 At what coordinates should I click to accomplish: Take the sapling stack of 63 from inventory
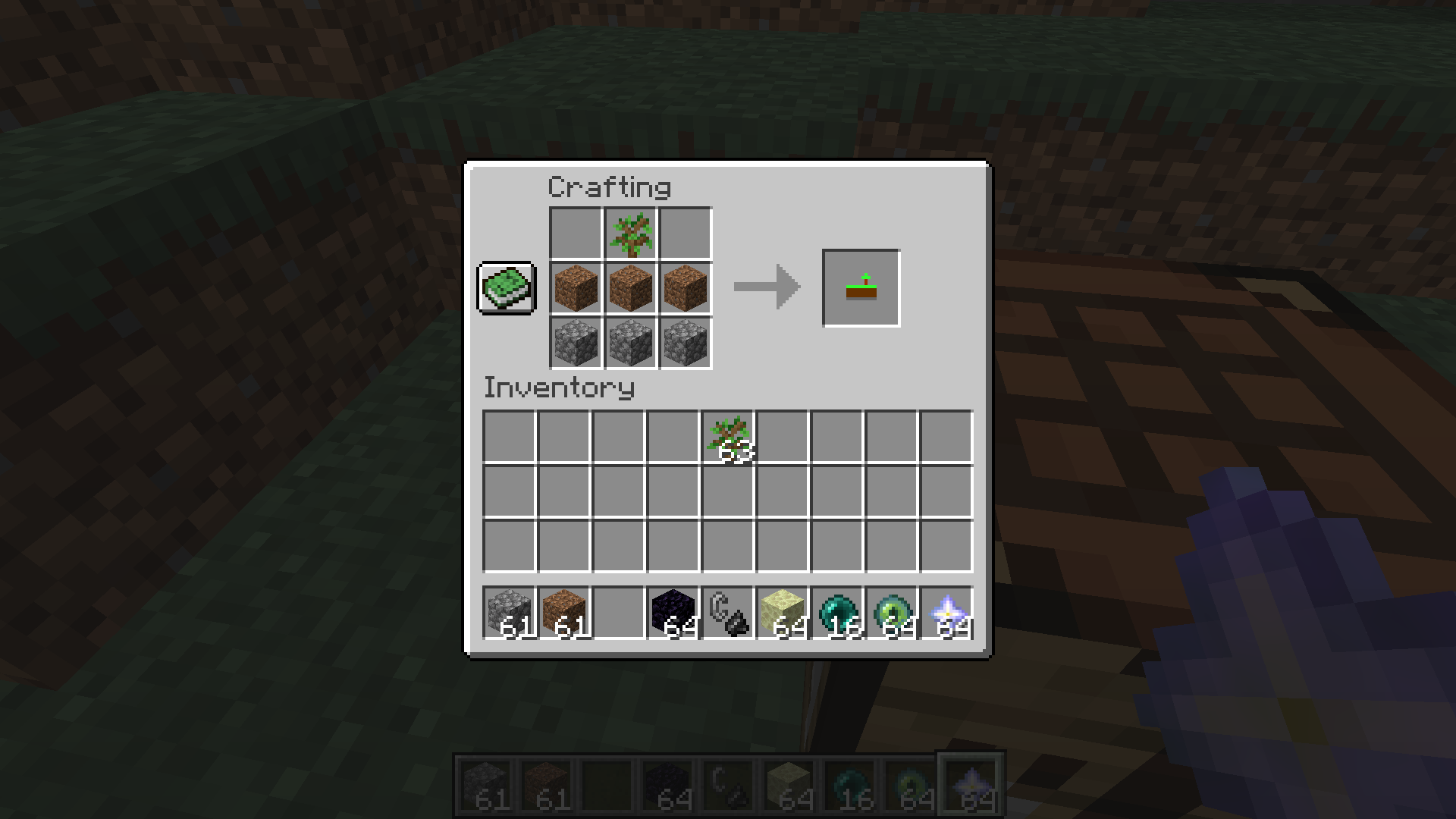726,438
